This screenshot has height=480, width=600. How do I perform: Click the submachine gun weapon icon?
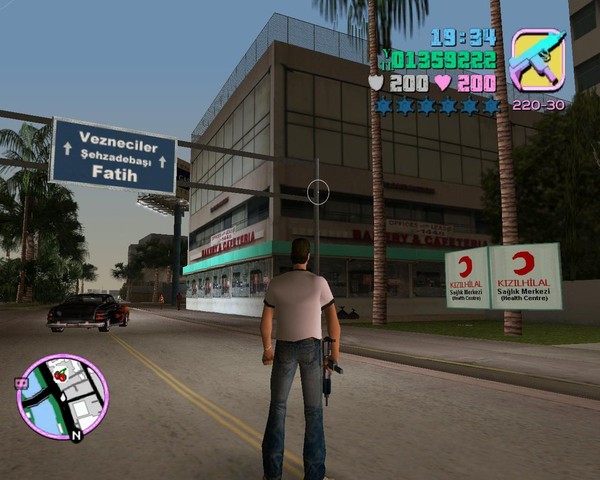pyautogui.click(x=537, y=61)
